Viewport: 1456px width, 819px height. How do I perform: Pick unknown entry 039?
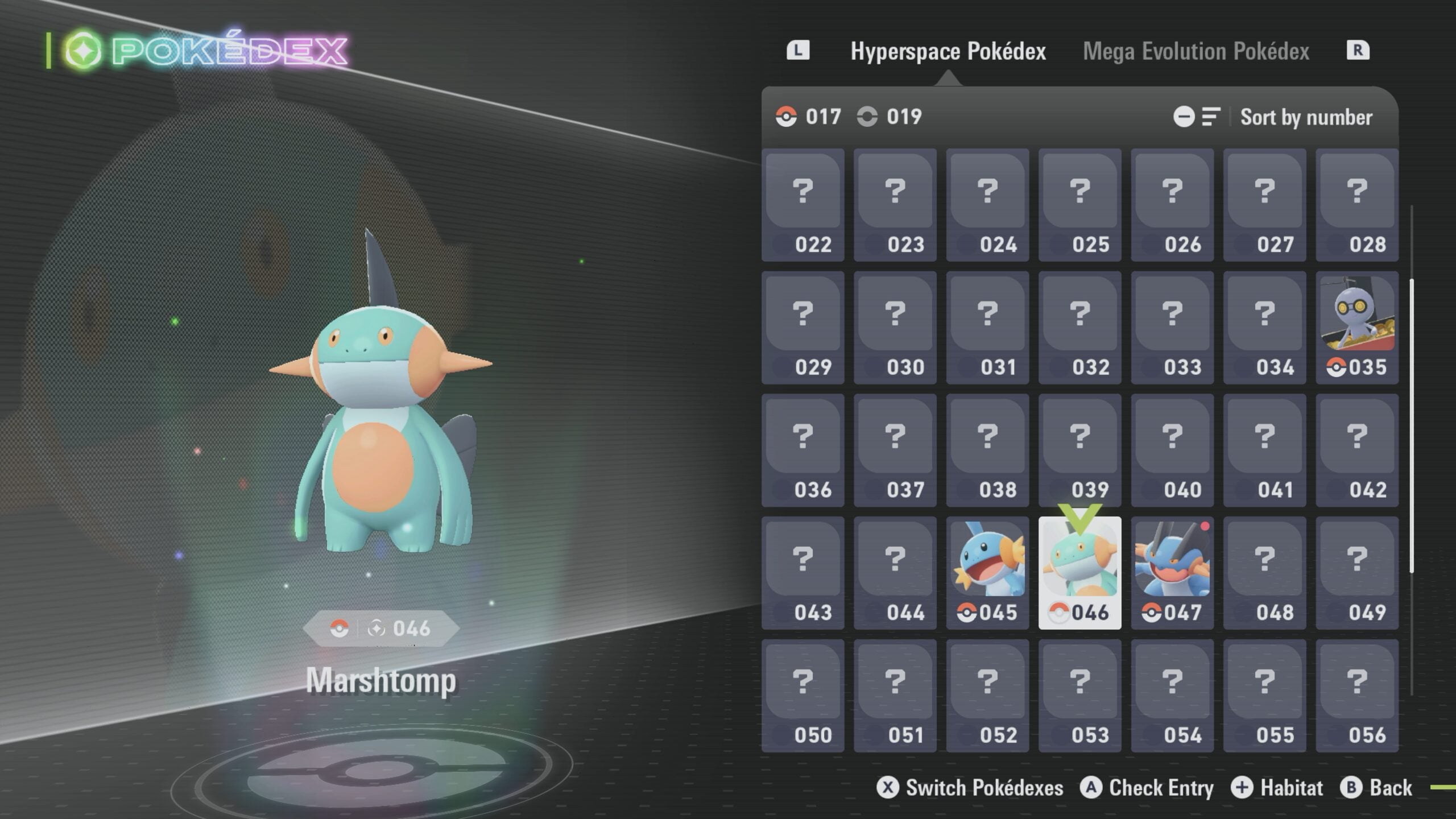[x=1079, y=450]
